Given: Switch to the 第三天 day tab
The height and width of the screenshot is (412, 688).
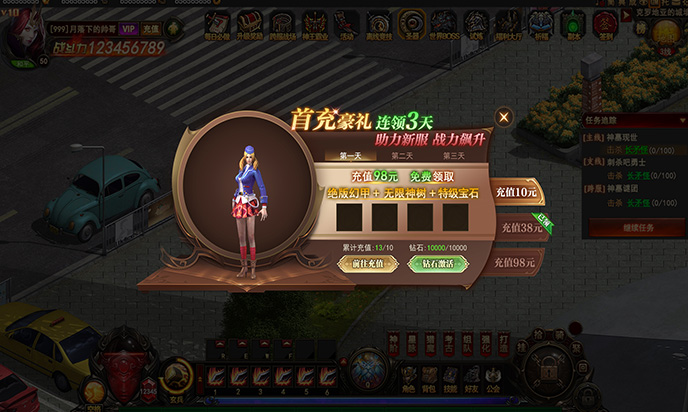Looking at the screenshot, I should pyautogui.click(x=453, y=155).
